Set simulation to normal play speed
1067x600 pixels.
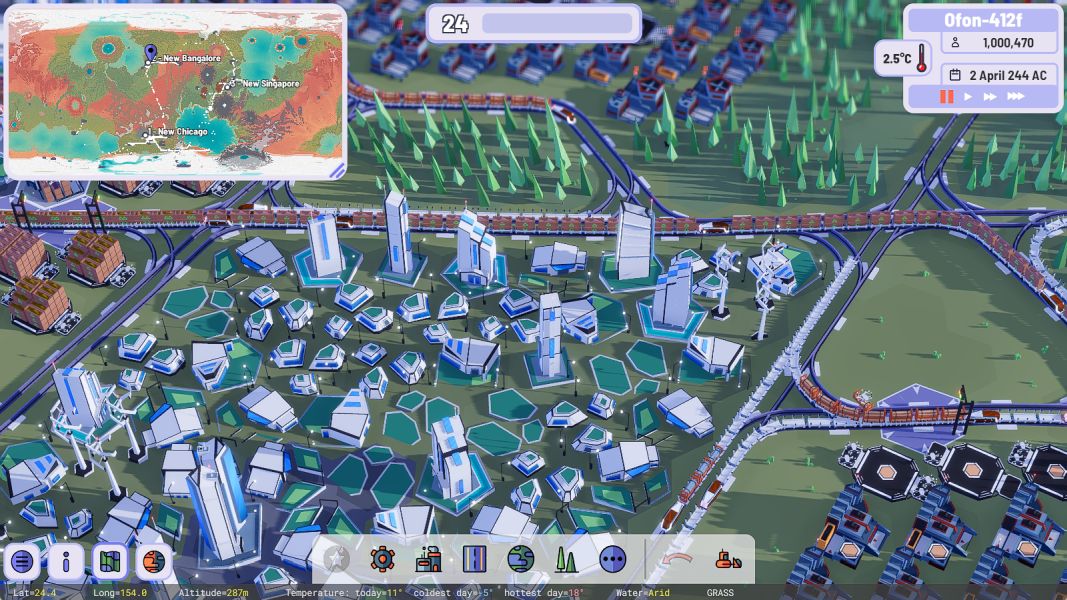[967, 97]
